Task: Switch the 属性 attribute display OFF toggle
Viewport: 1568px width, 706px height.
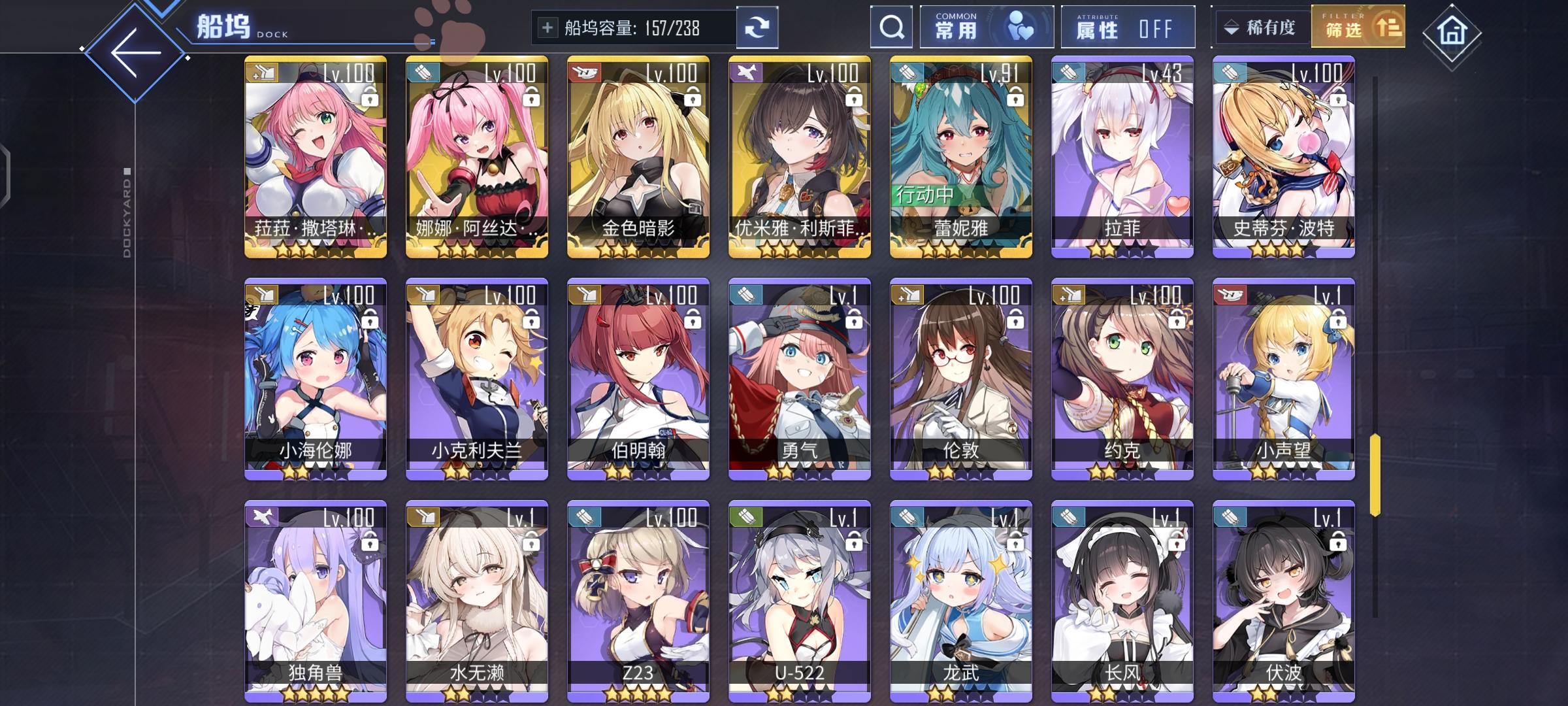Action: (x=1127, y=26)
